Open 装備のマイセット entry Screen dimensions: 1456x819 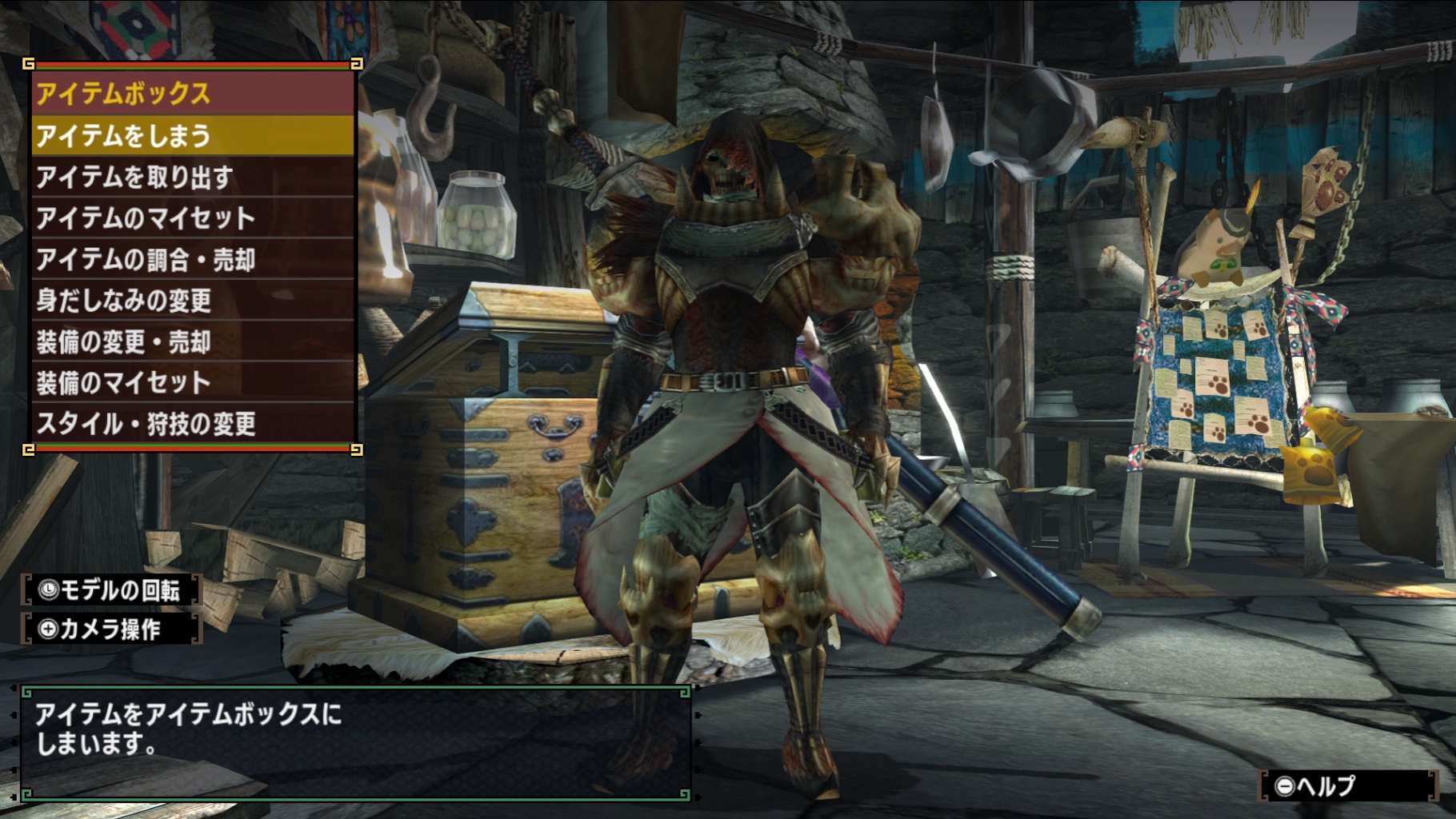[x=192, y=382]
